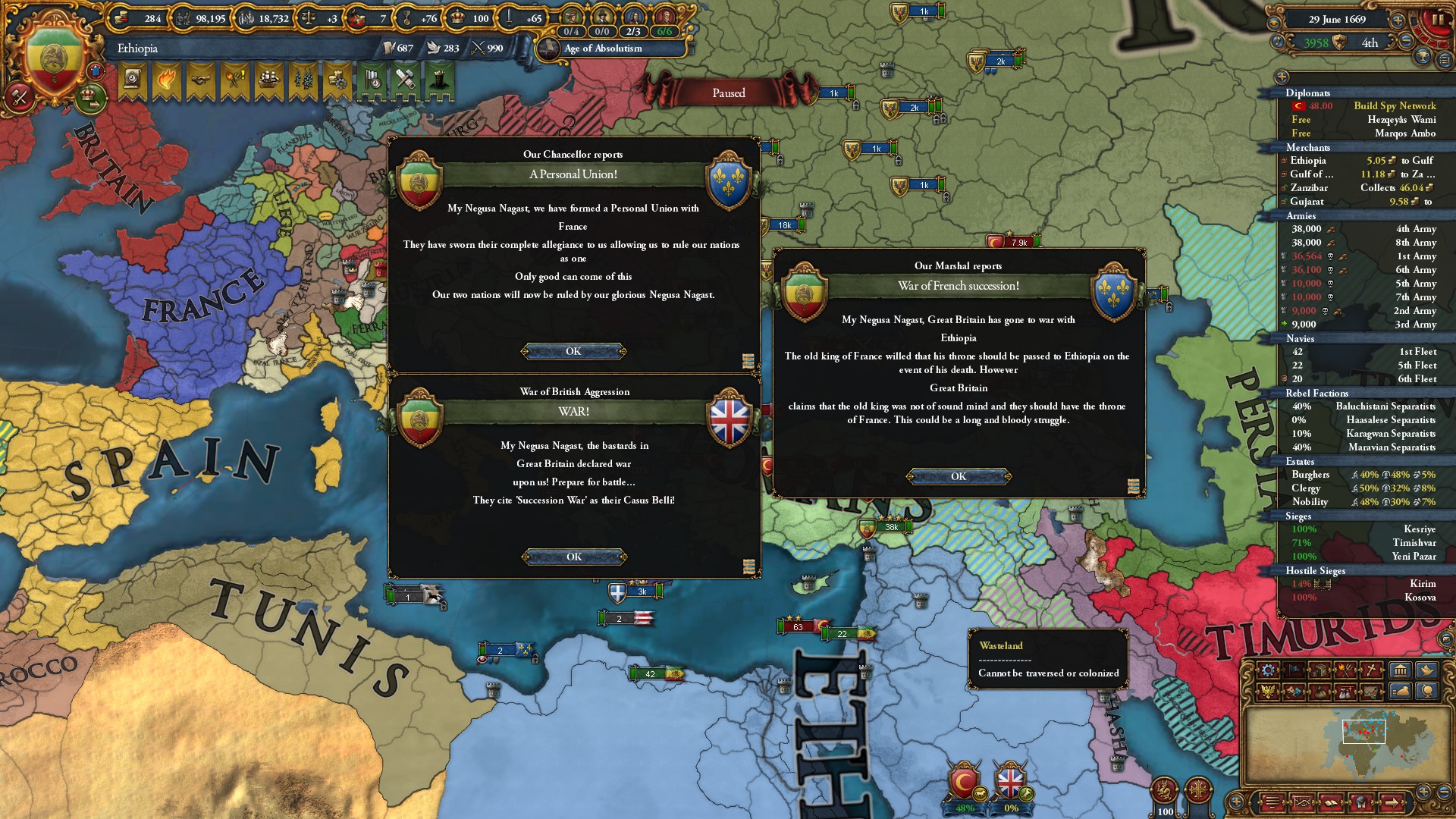Expand the outliner using the plus icon
The image size is (1456, 819).
[x=1282, y=77]
